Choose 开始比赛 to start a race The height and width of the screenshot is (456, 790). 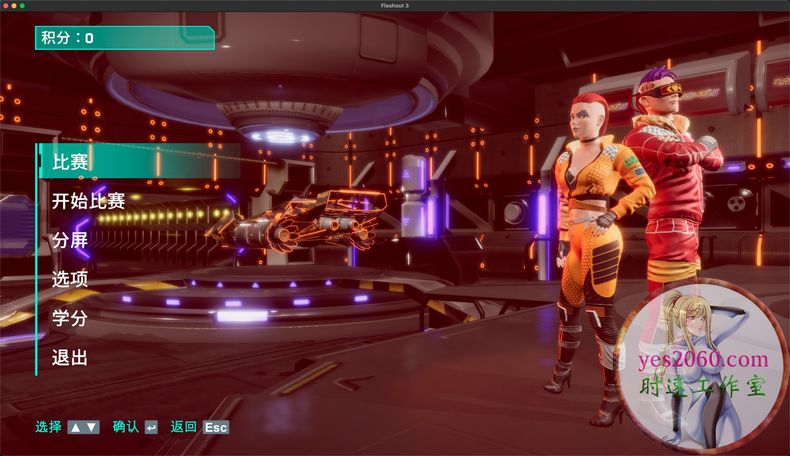88,201
